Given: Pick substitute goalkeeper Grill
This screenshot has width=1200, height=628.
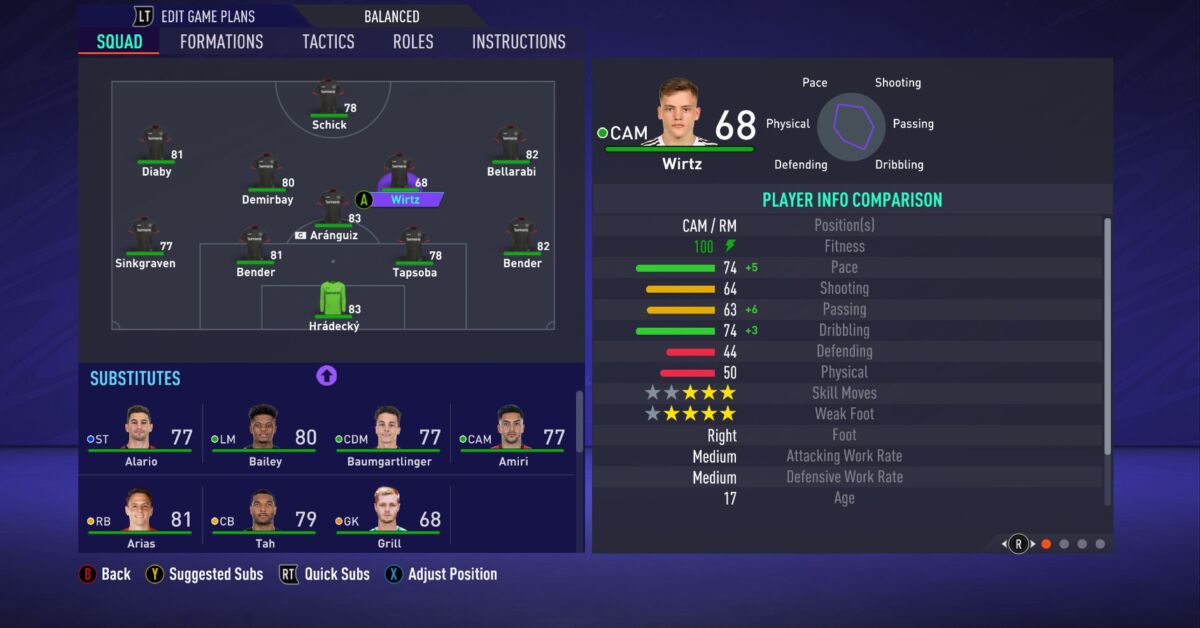Looking at the screenshot, I should point(388,516).
